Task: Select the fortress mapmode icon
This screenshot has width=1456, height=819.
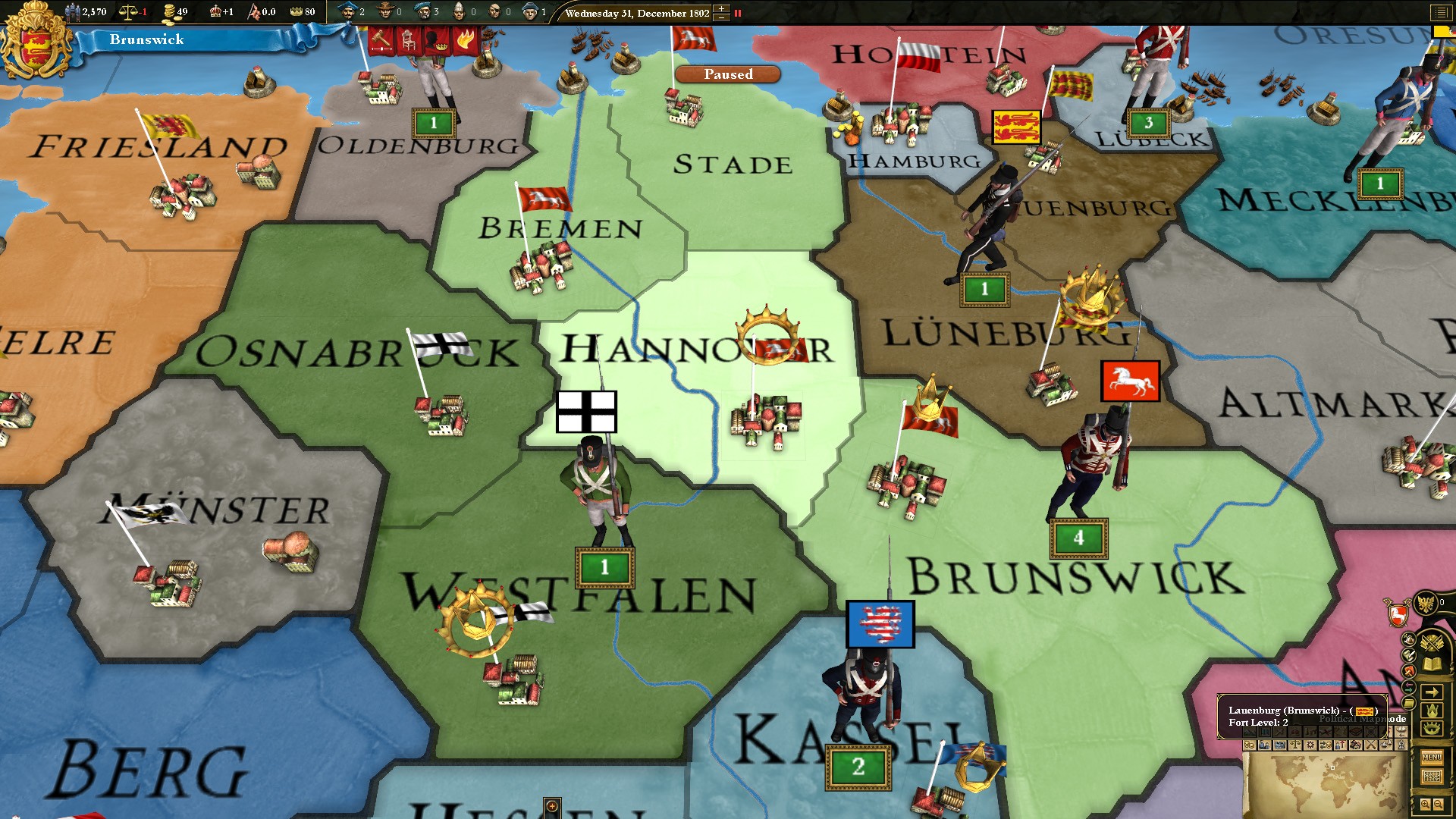Action: (1281, 746)
